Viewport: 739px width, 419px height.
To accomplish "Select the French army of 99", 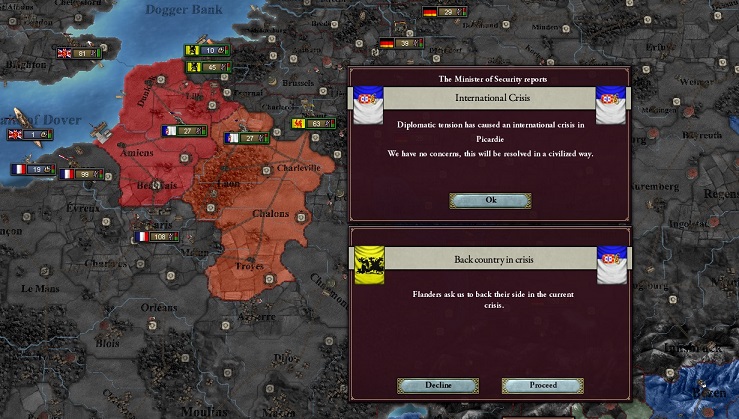I will [x=80, y=174].
